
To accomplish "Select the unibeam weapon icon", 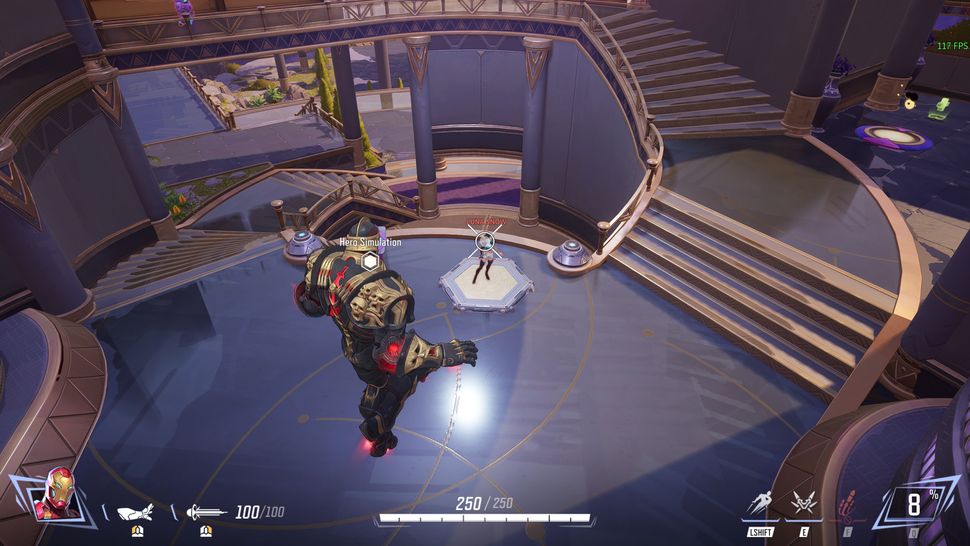I will pyautogui.click(x=206, y=512).
